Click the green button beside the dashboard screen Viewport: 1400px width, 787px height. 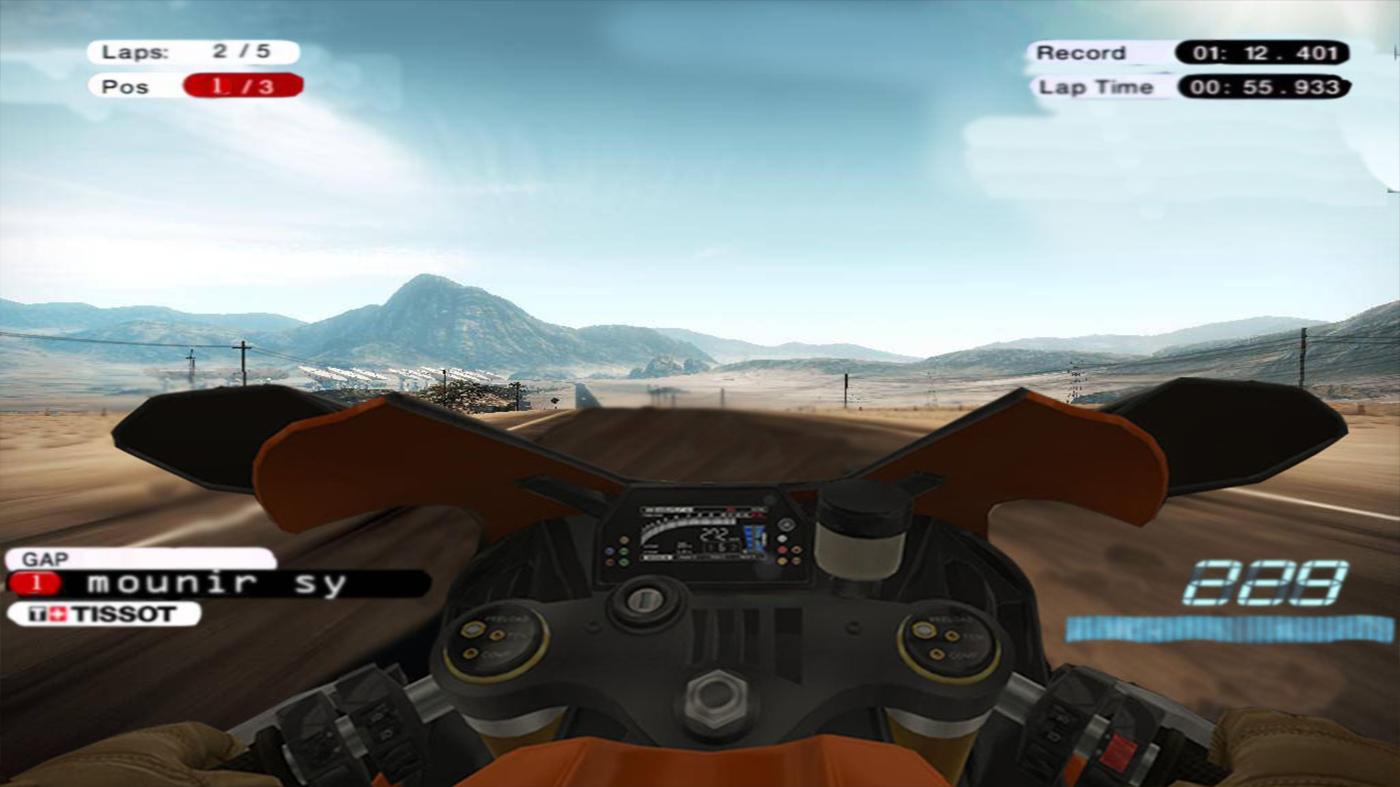pos(623,550)
